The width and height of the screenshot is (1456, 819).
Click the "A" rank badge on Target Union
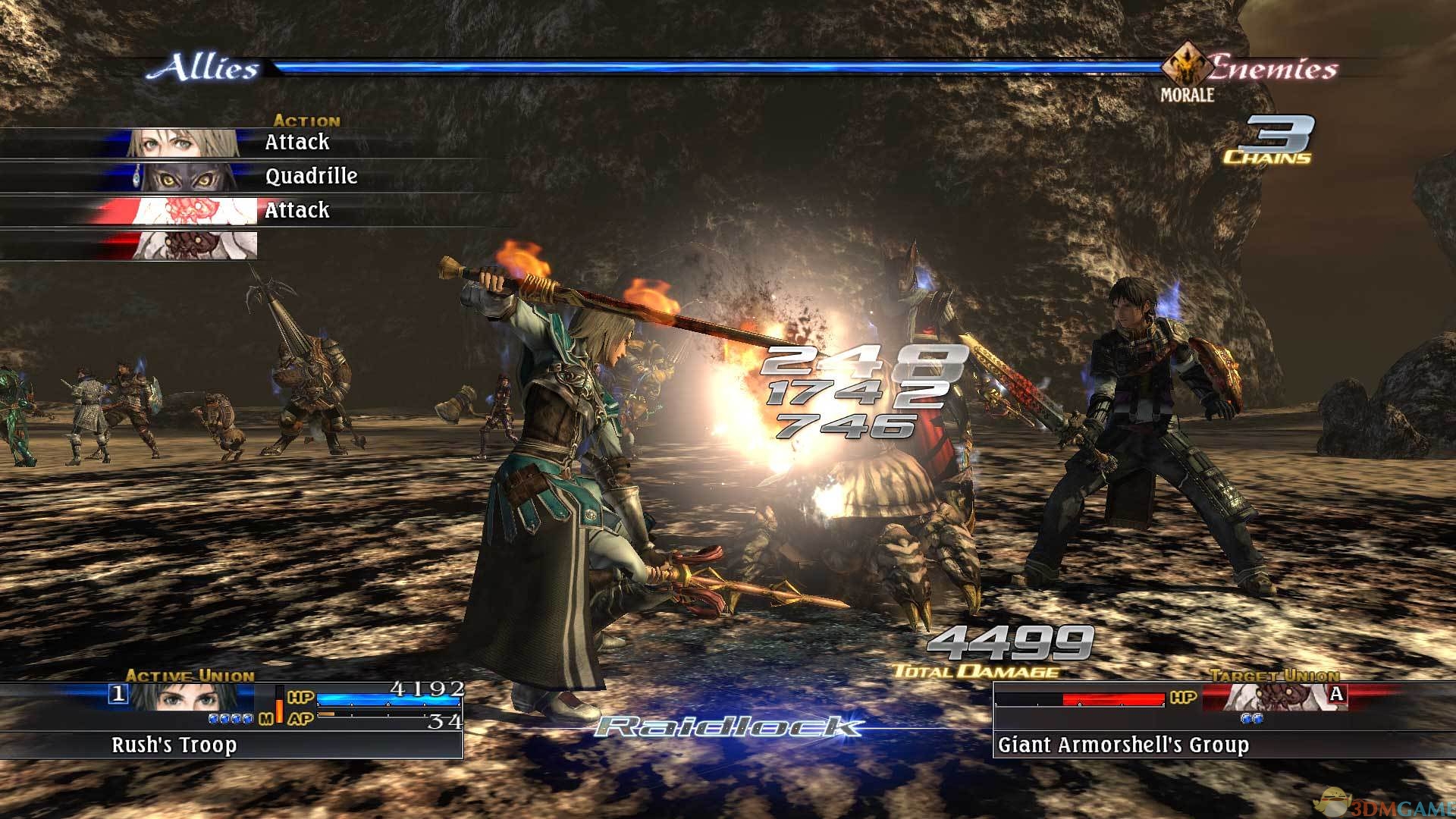tap(1336, 694)
